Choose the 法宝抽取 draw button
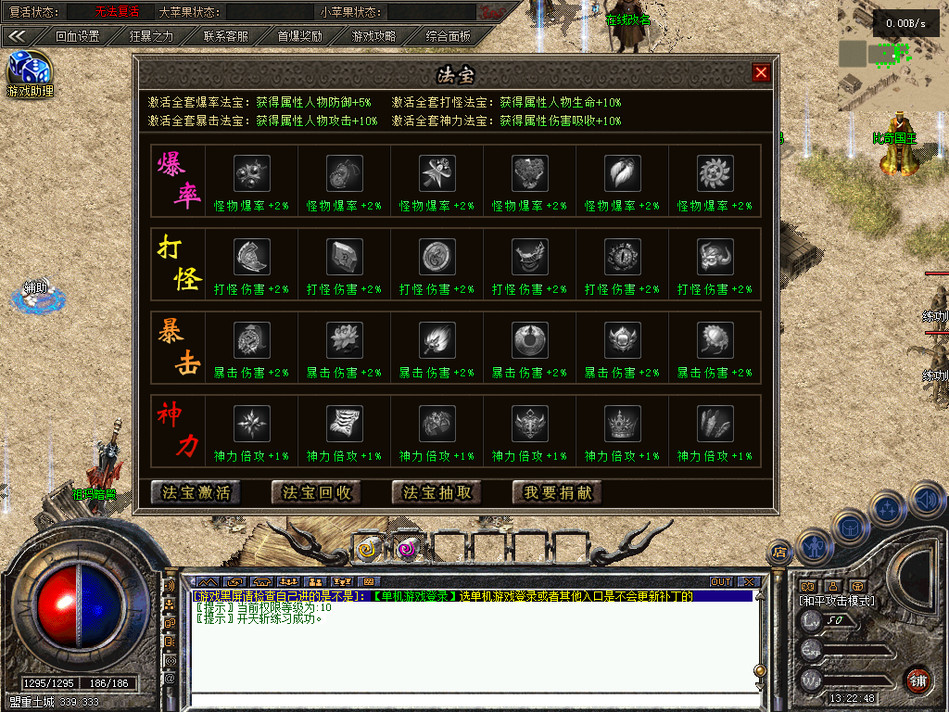949x712 pixels. coord(437,492)
